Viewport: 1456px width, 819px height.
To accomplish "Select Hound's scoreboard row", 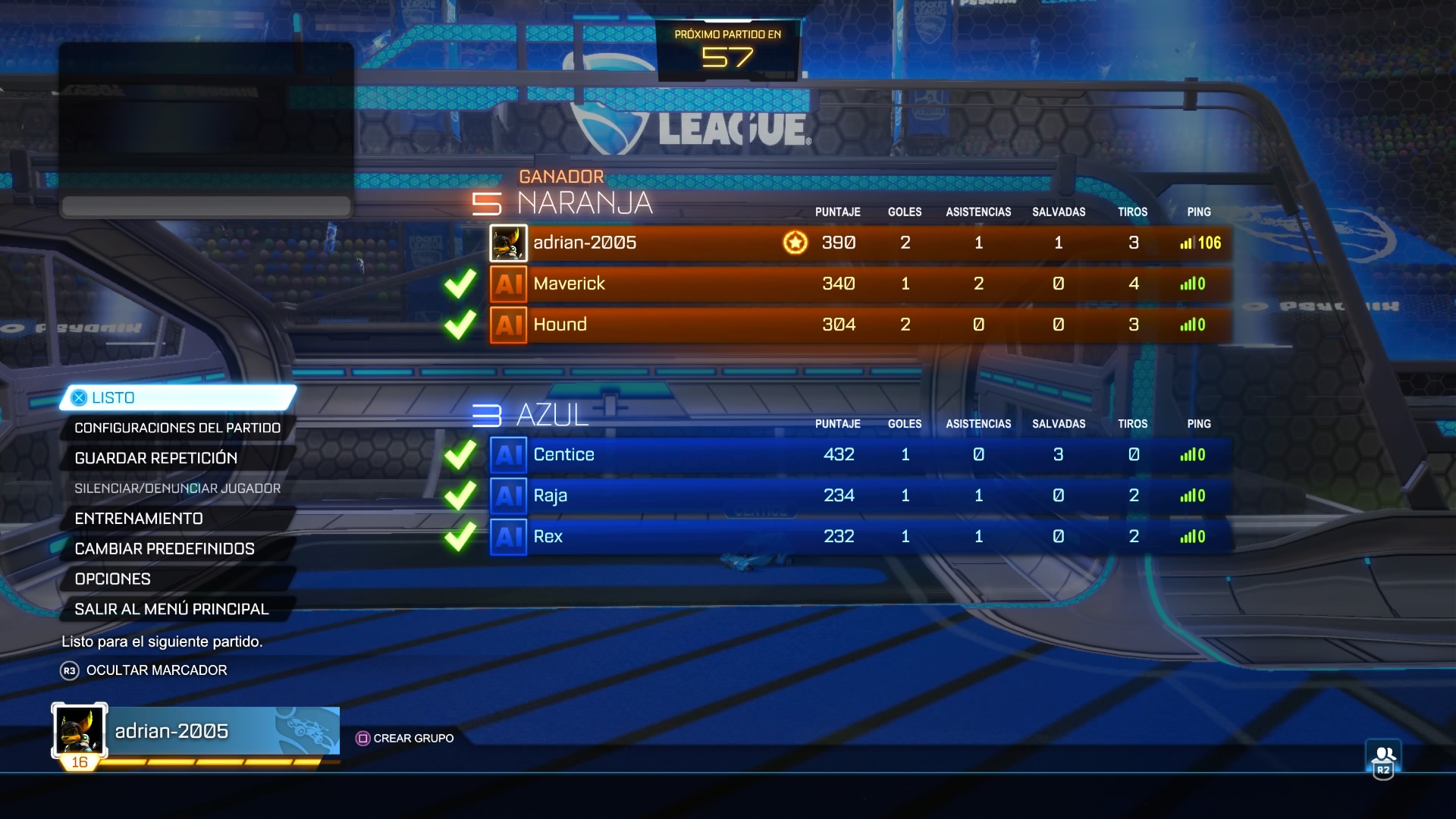I will click(x=860, y=325).
